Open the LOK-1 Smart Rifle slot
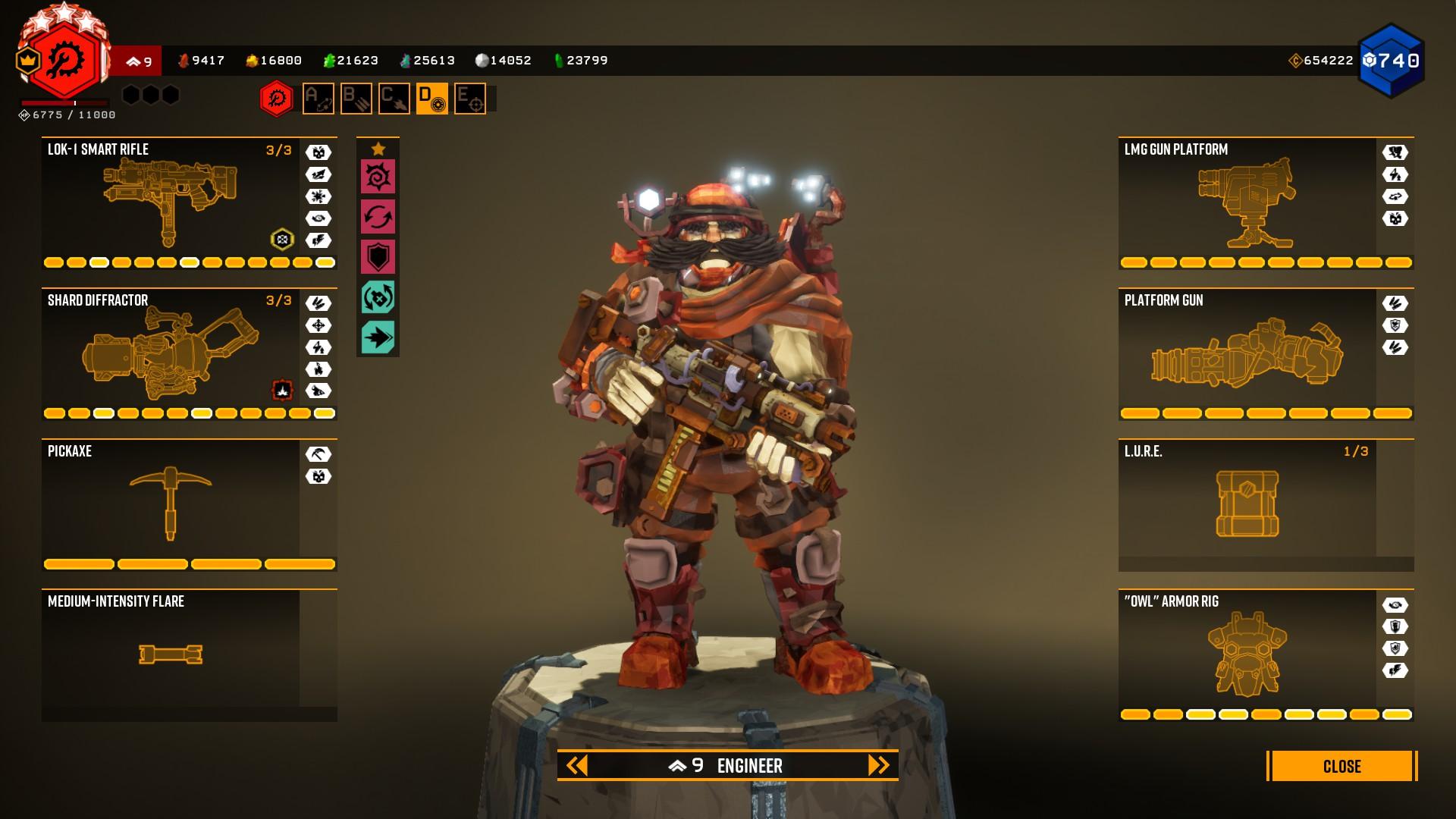This screenshot has height=819, width=1456. (x=171, y=203)
